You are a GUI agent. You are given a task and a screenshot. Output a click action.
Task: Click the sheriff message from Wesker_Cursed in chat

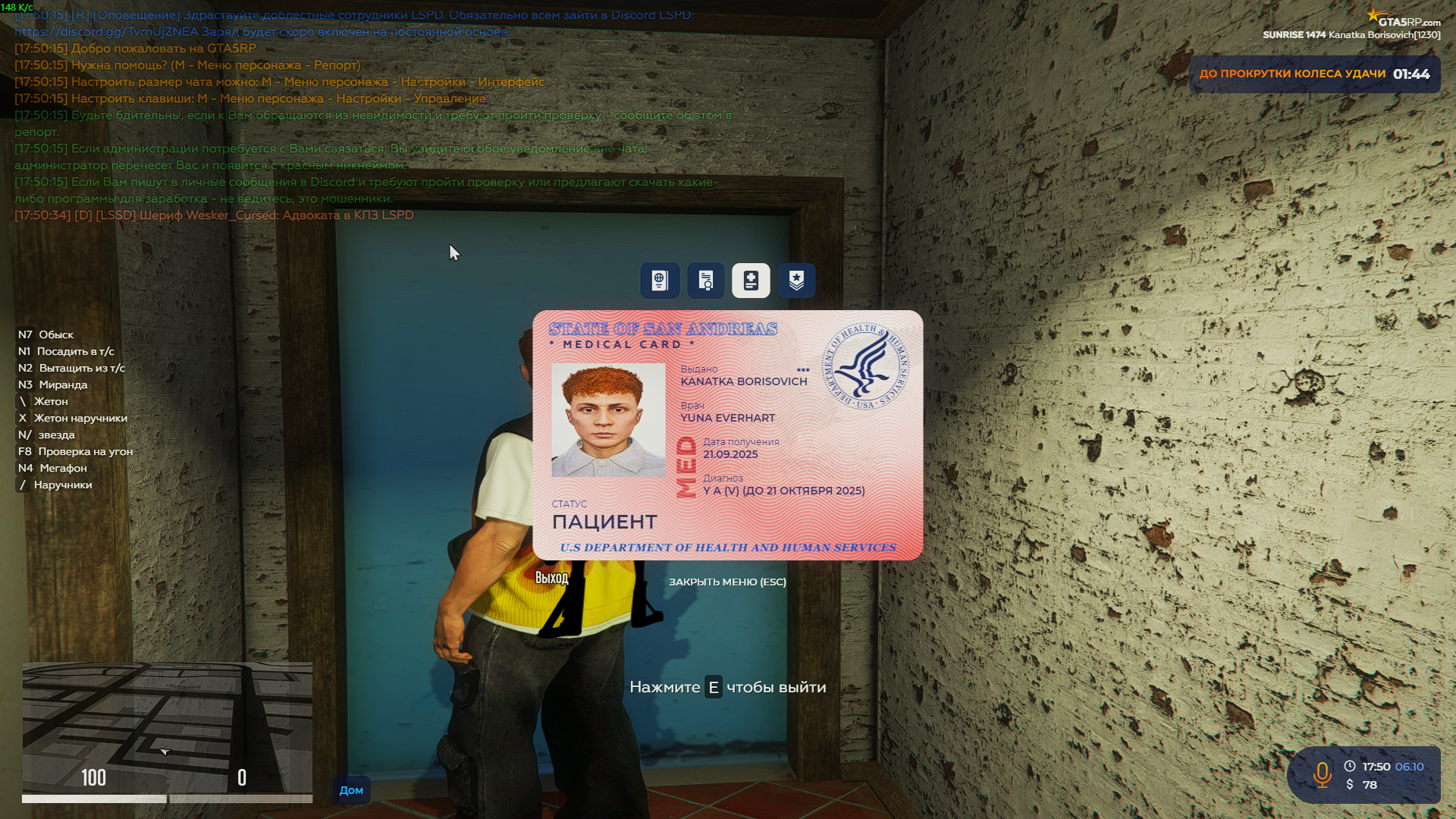[212, 215]
